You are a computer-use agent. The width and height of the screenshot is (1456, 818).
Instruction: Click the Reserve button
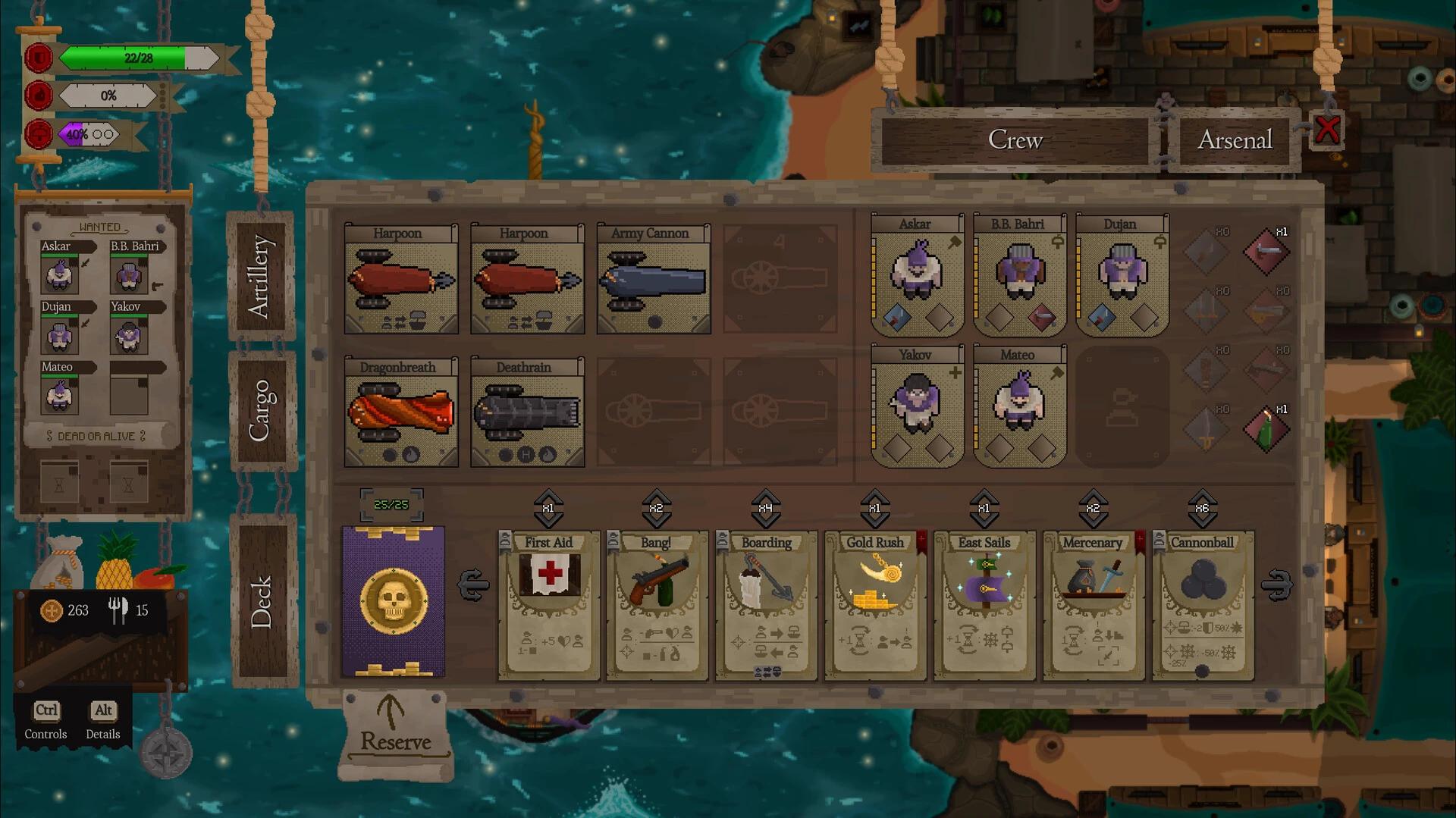(x=393, y=732)
